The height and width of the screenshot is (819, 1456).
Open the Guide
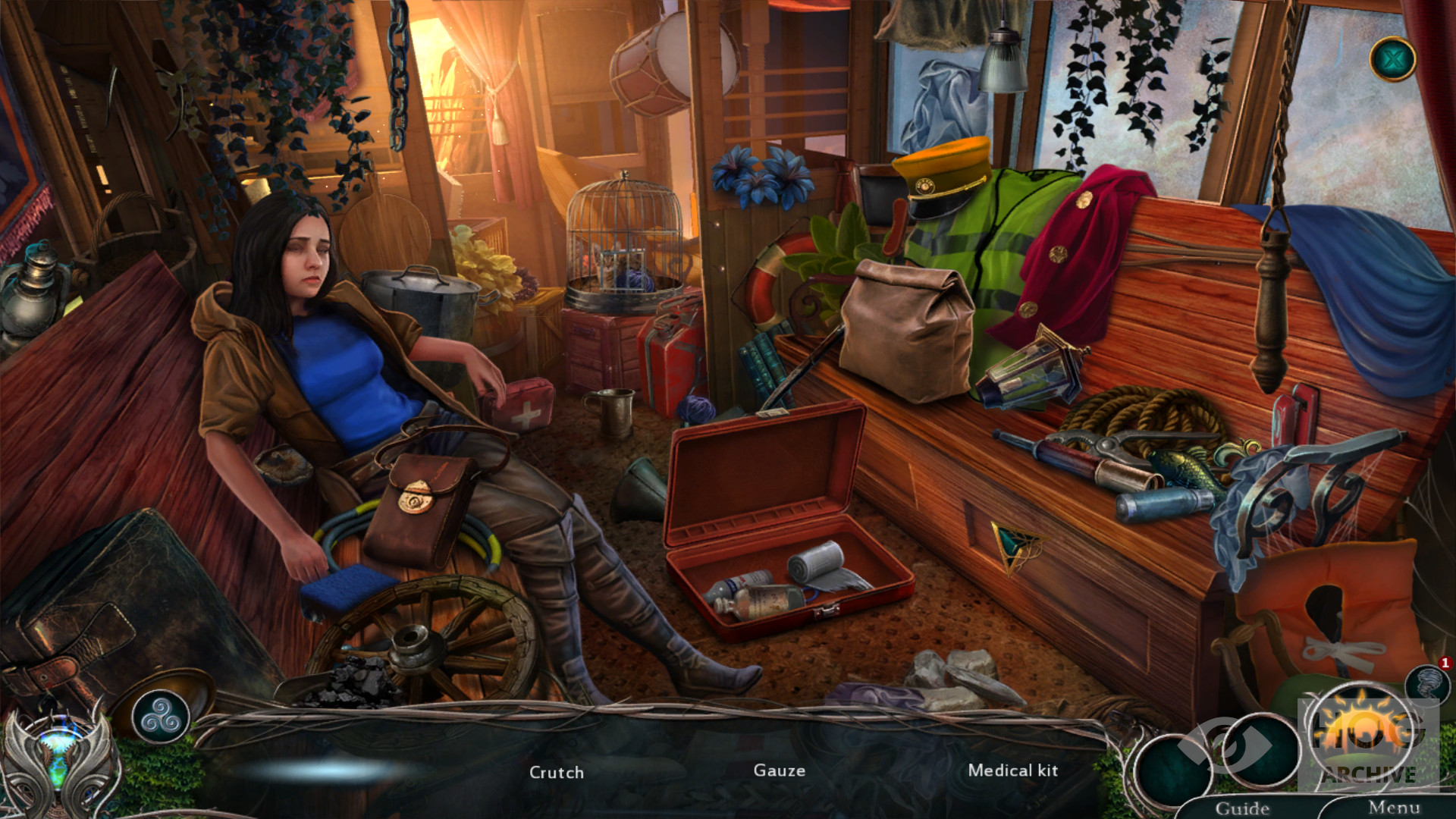click(x=1242, y=808)
